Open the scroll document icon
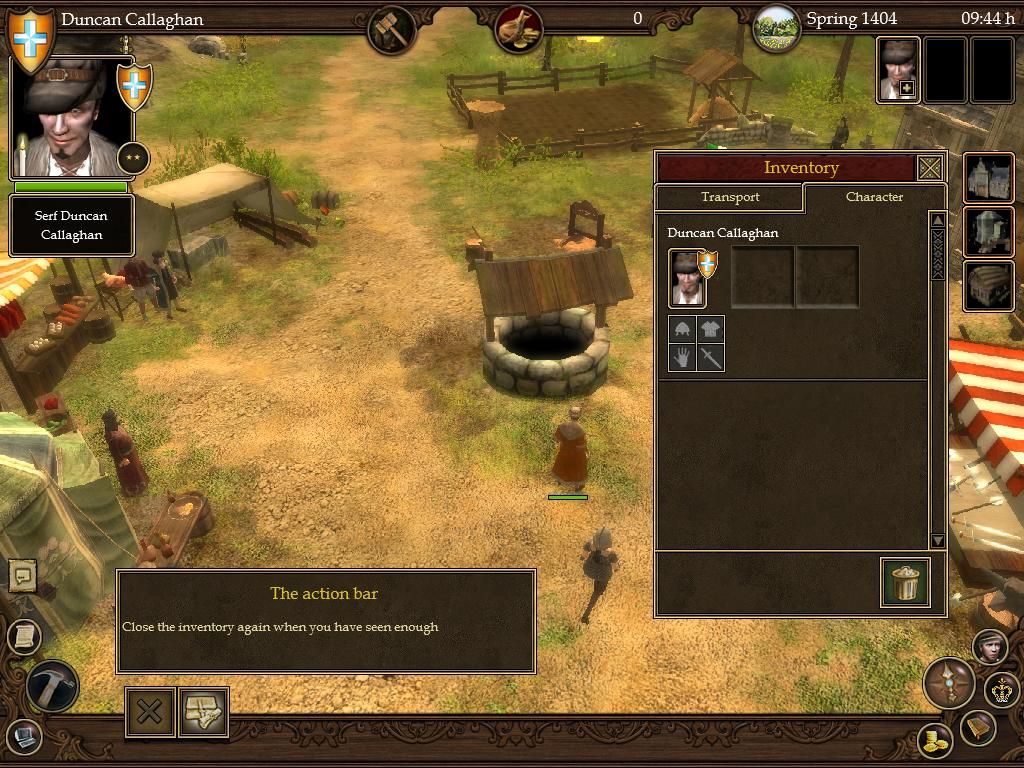1024x768 pixels. pyautogui.click(x=23, y=634)
